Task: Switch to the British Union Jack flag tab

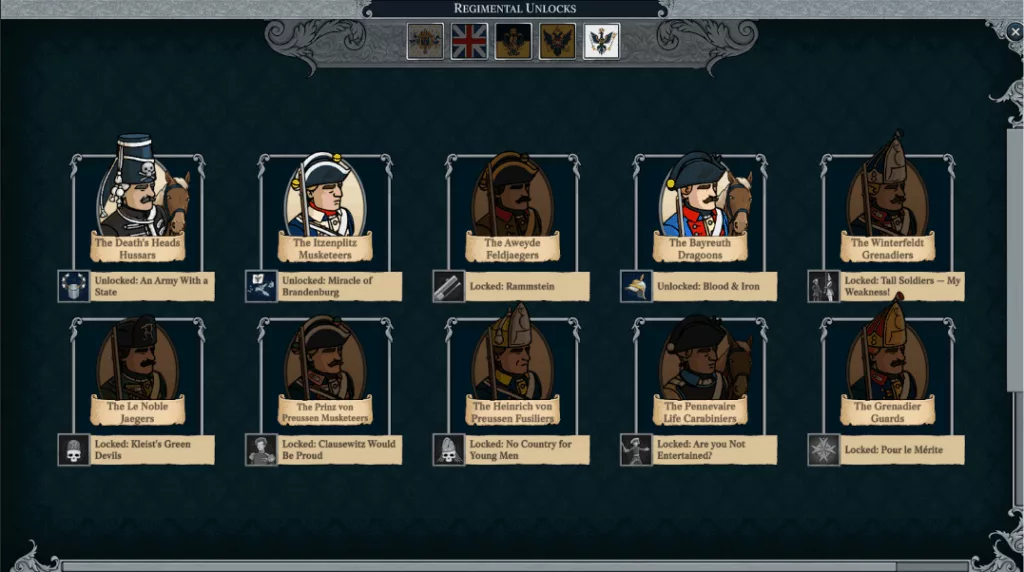Action: tap(469, 42)
